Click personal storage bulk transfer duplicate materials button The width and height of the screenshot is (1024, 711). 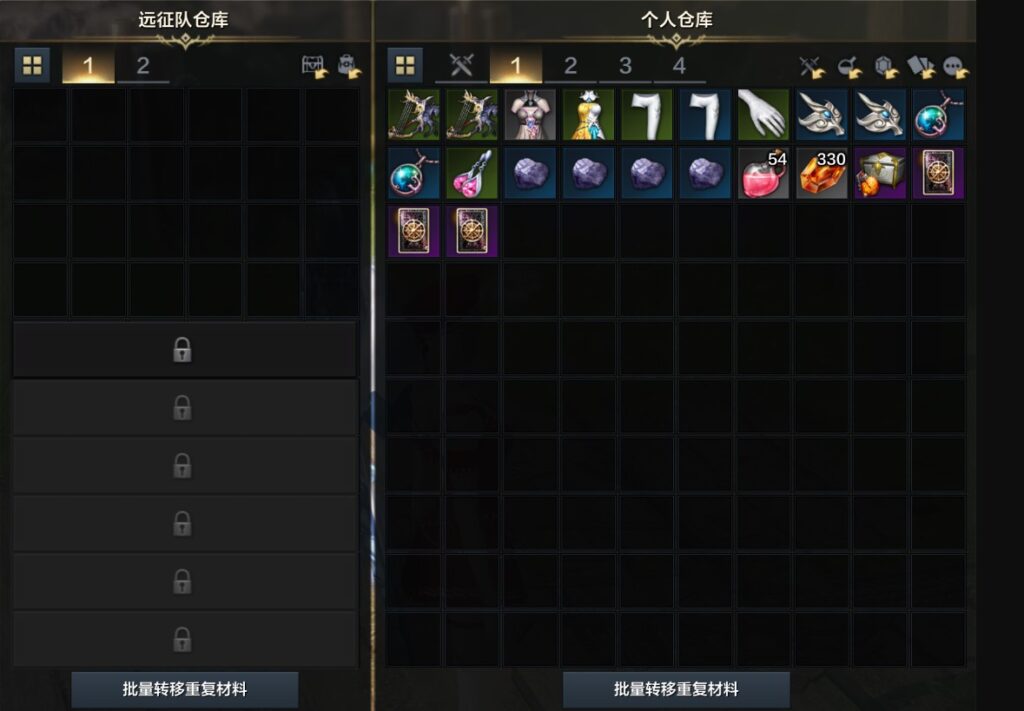676,689
